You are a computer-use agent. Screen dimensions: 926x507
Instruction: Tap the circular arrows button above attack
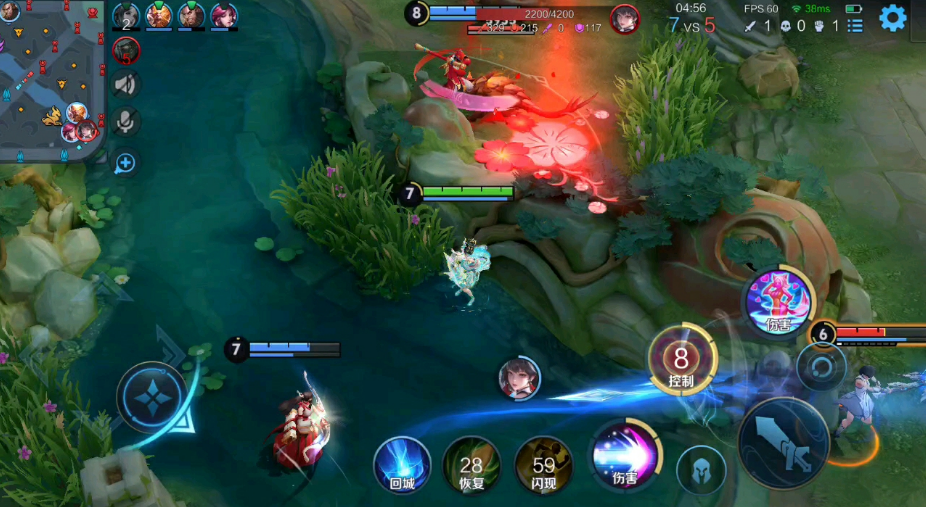tap(822, 368)
